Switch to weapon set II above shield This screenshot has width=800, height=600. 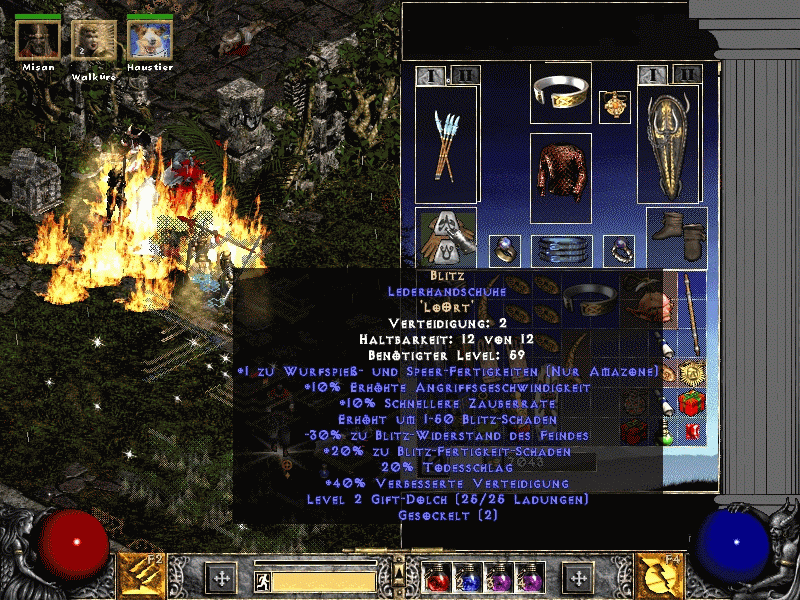point(686,74)
